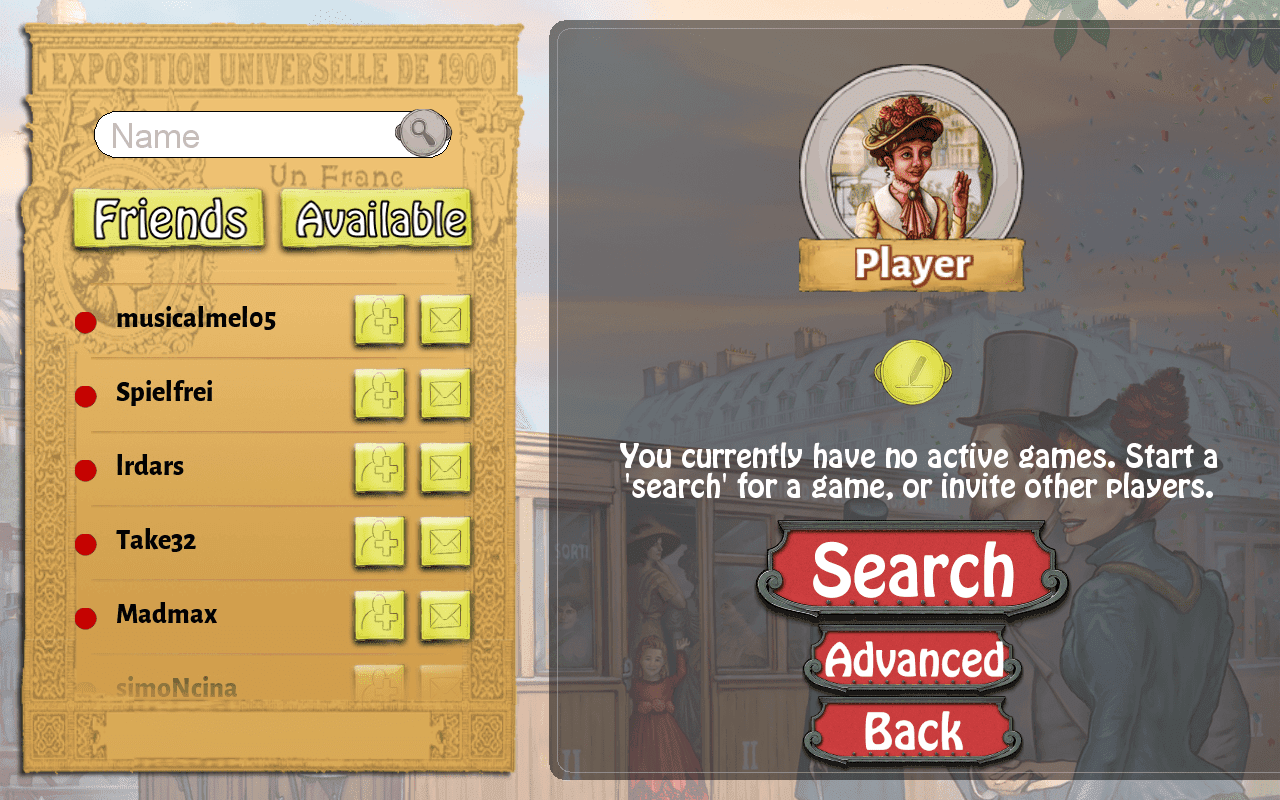The image size is (1280, 800).
Task: Add Take32 with the add-friend icon
Action: point(380,541)
